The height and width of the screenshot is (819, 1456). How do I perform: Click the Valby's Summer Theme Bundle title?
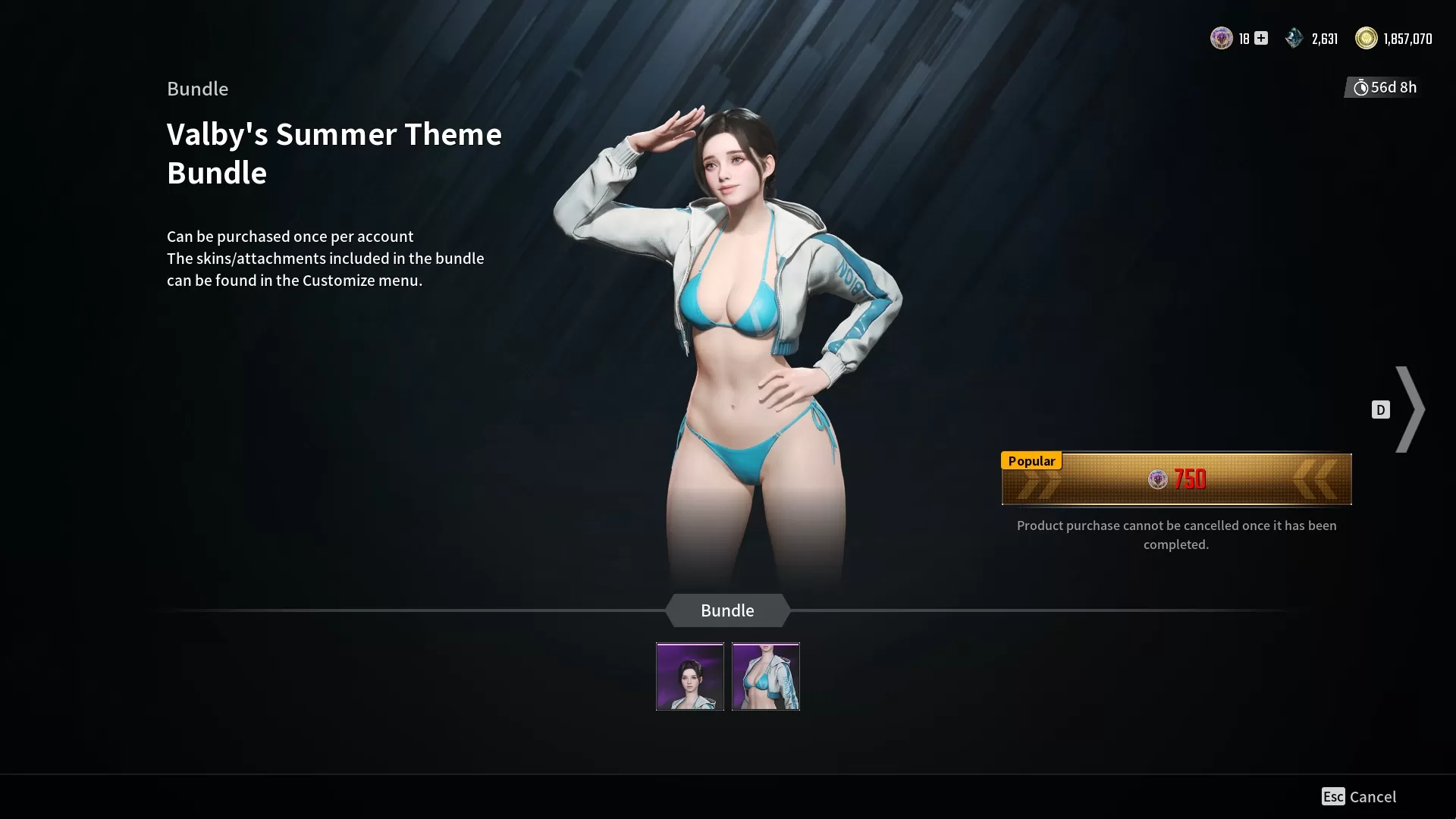[334, 153]
